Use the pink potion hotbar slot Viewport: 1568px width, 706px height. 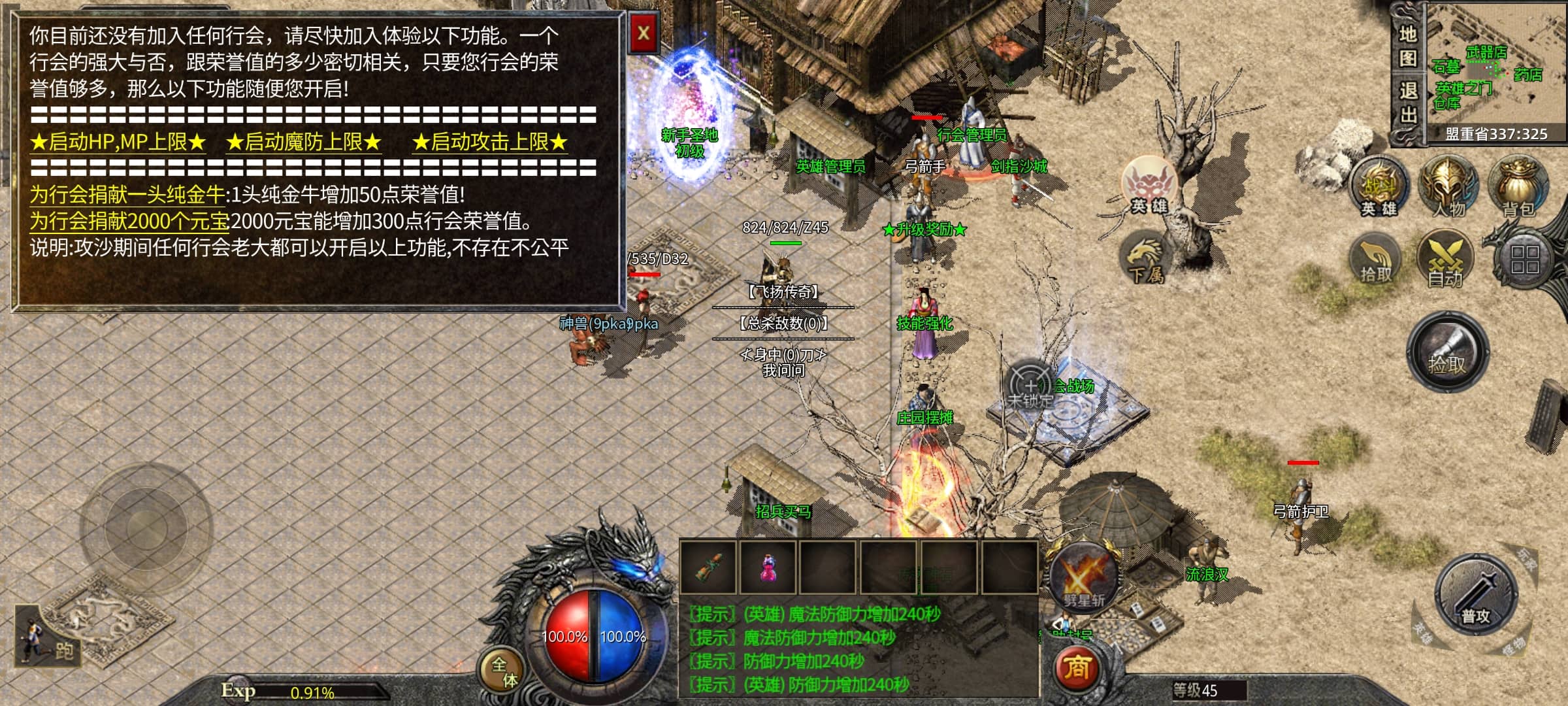[768, 567]
